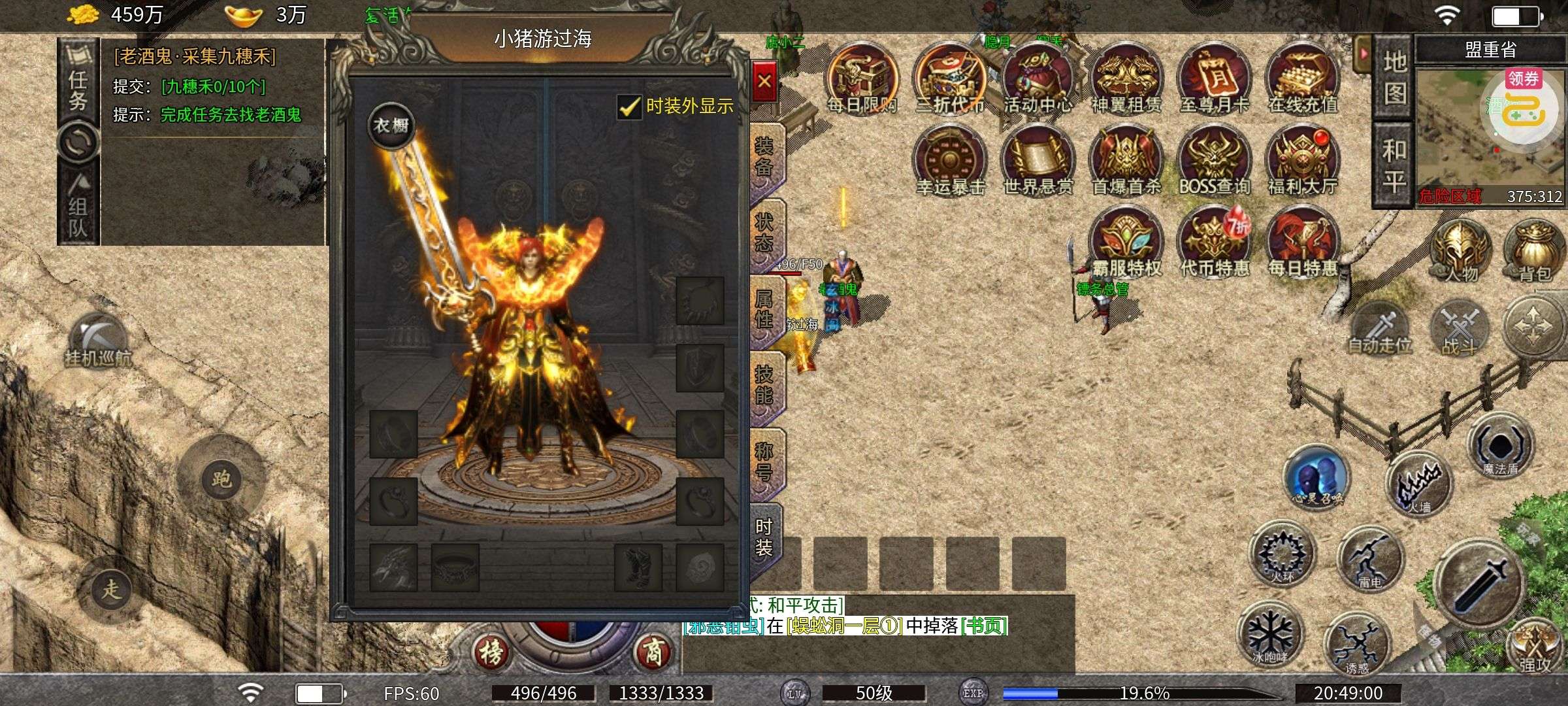Open the 属性 attributes tab
The image size is (1568, 706).
(764, 309)
